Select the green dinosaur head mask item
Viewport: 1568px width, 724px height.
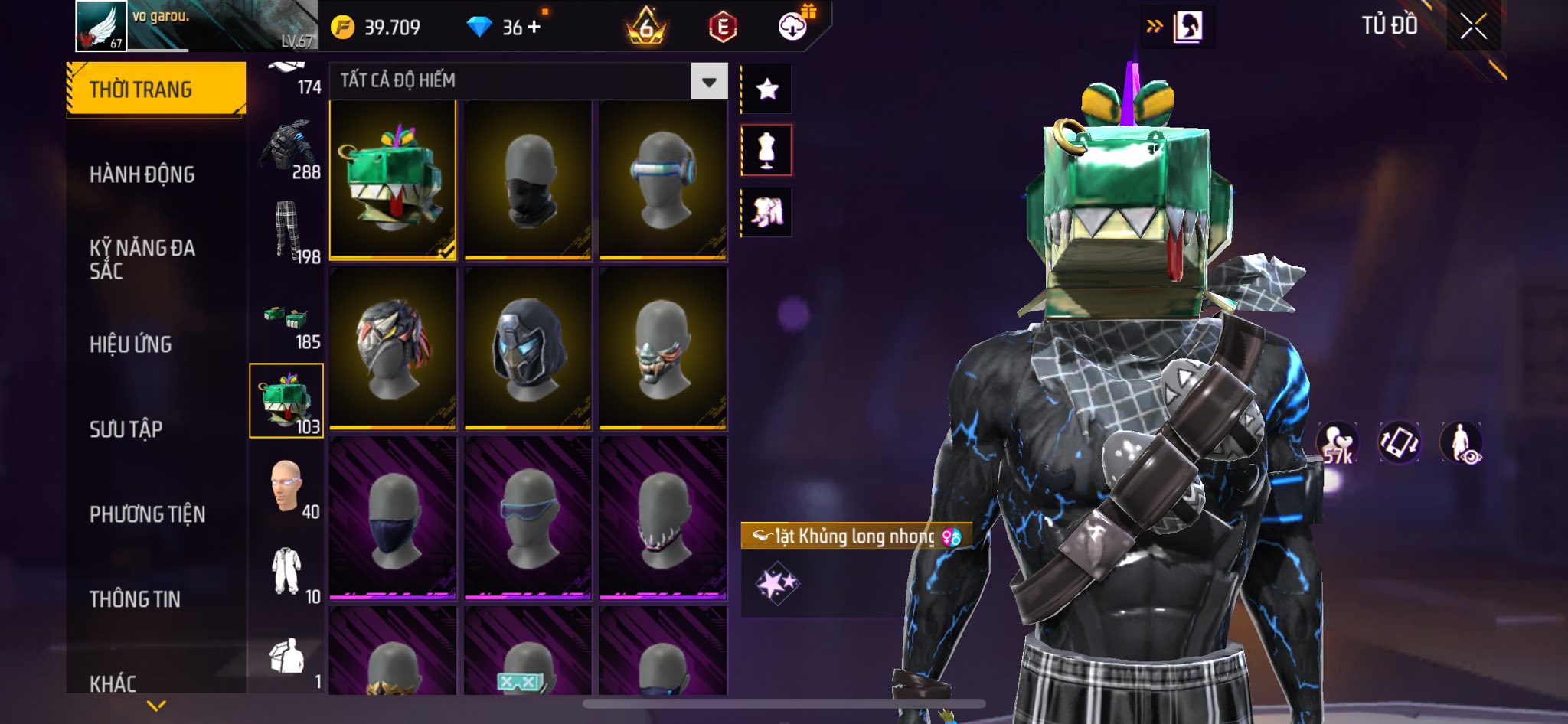393,180
